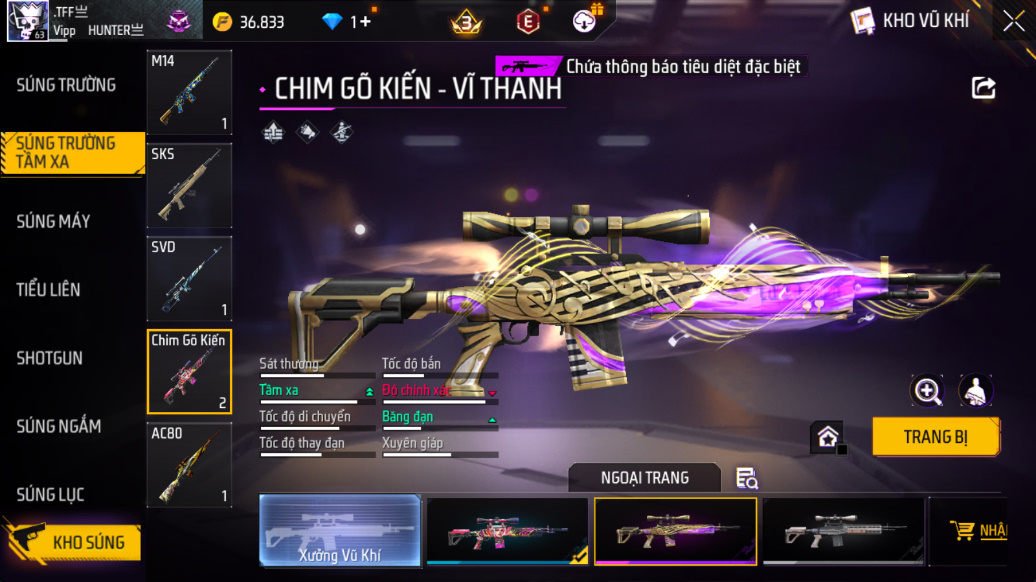Screen dimensions: 1036x582
Task: Click the share icon near weapon title
Action: [x=983, y=89]
